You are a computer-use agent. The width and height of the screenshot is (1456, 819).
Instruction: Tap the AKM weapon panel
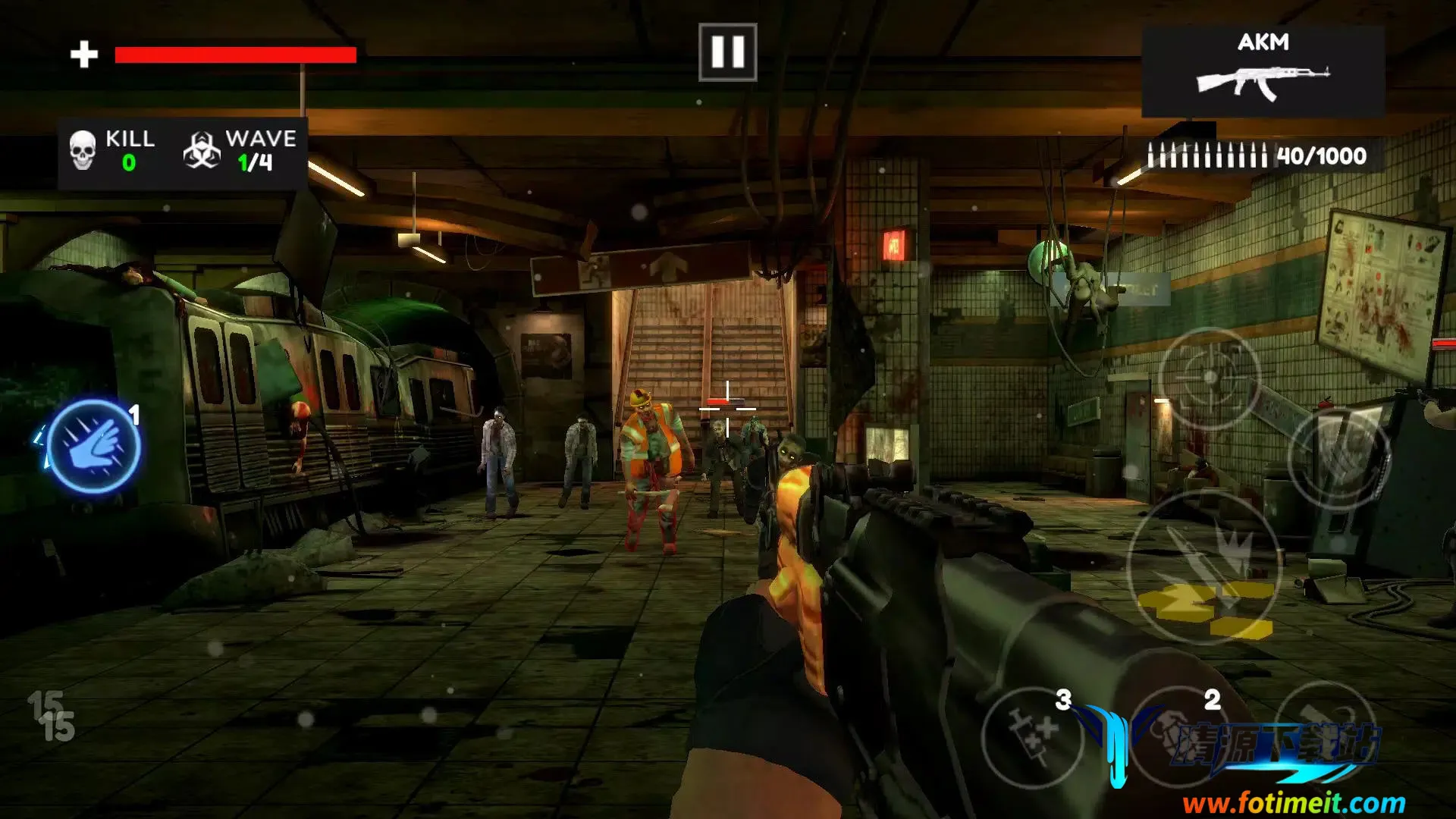(x=1263, y=71)
